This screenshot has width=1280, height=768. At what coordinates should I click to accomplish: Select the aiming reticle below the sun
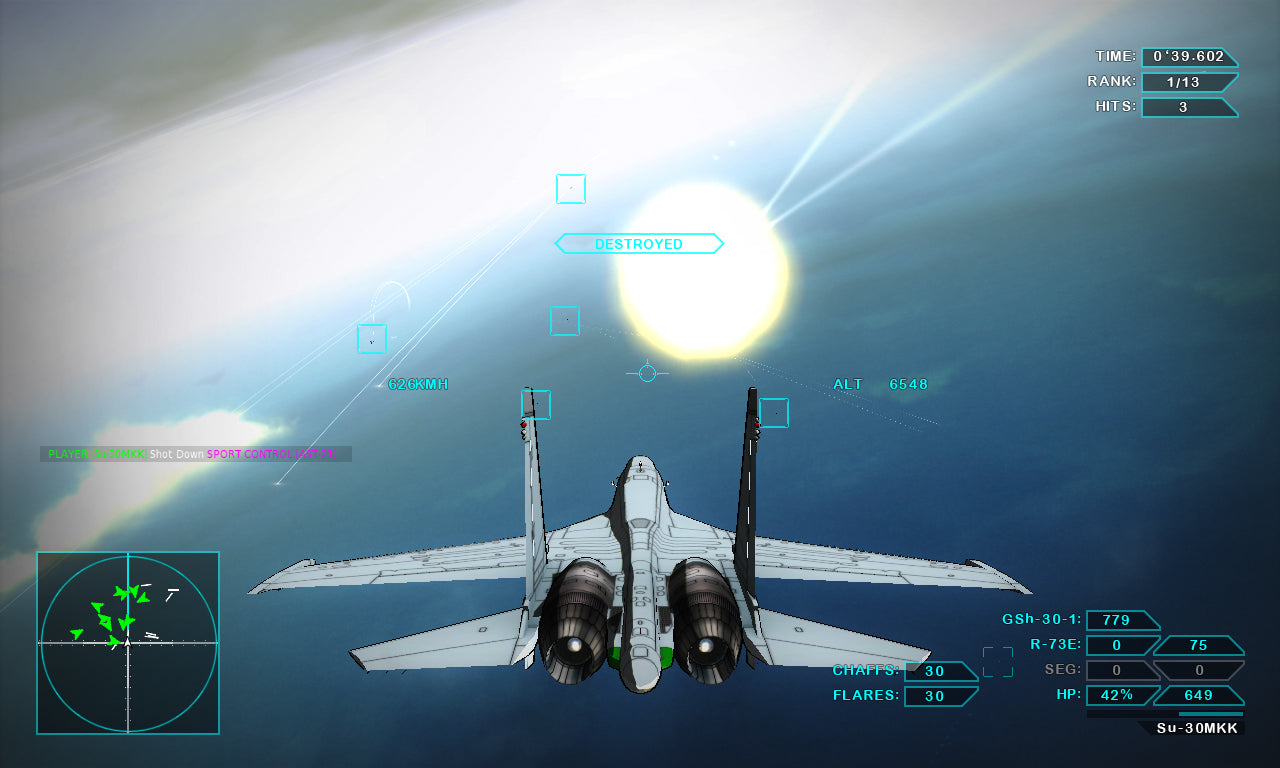648,374
